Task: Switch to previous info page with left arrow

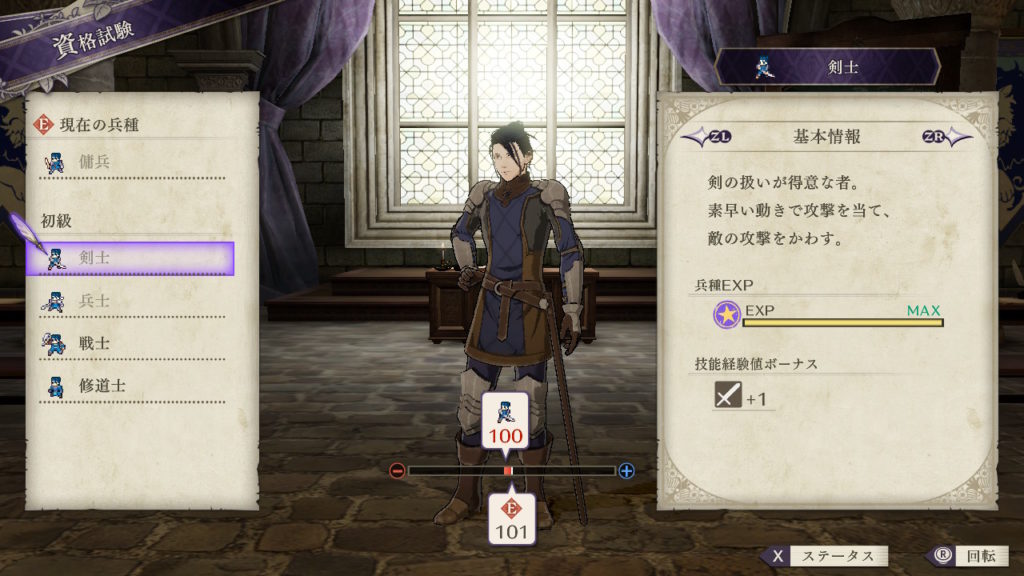Action: (x=701, y=137)
